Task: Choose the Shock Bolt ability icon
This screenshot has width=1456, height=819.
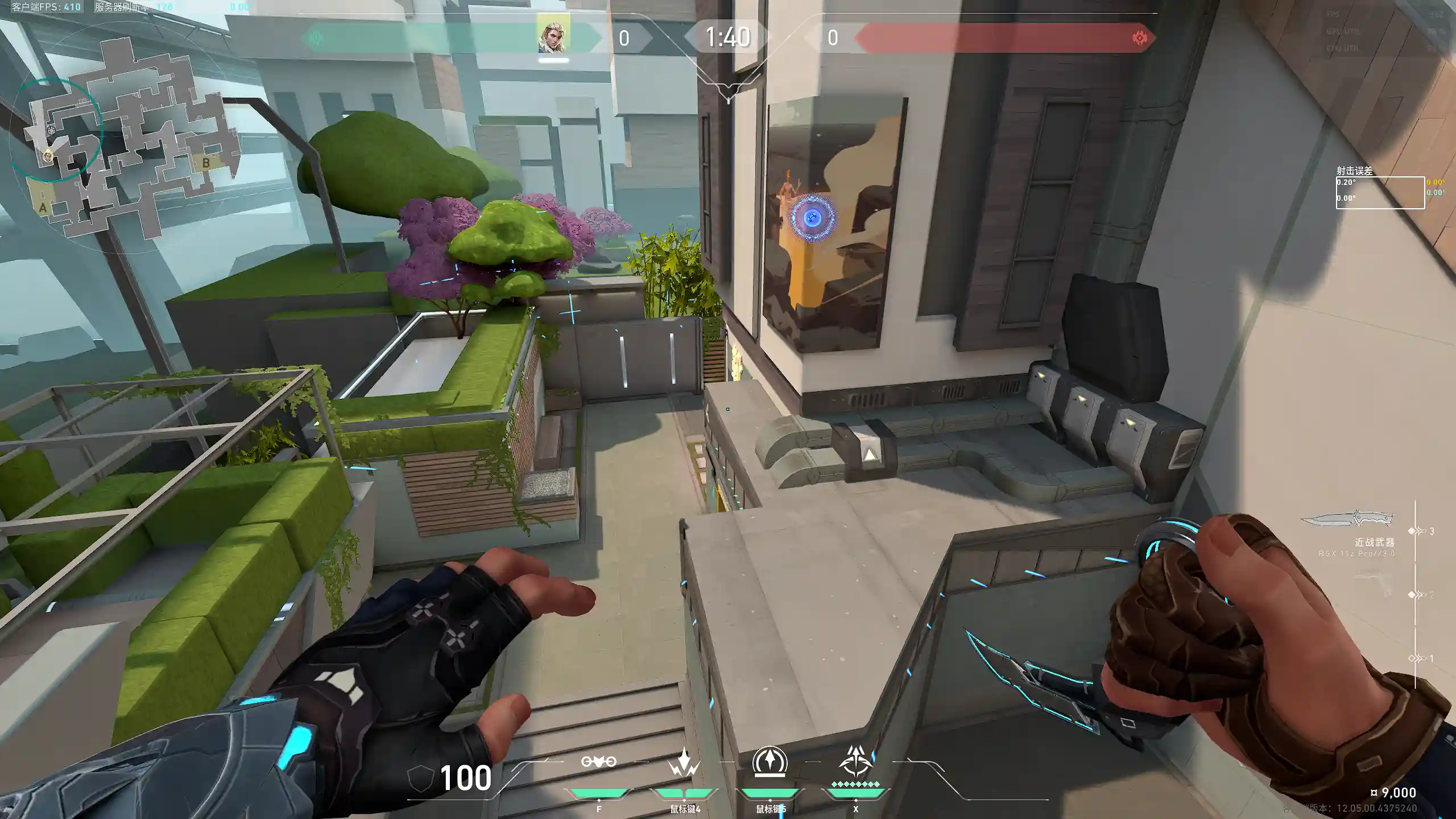Action: pyautogui.click(x=684, y=763)
